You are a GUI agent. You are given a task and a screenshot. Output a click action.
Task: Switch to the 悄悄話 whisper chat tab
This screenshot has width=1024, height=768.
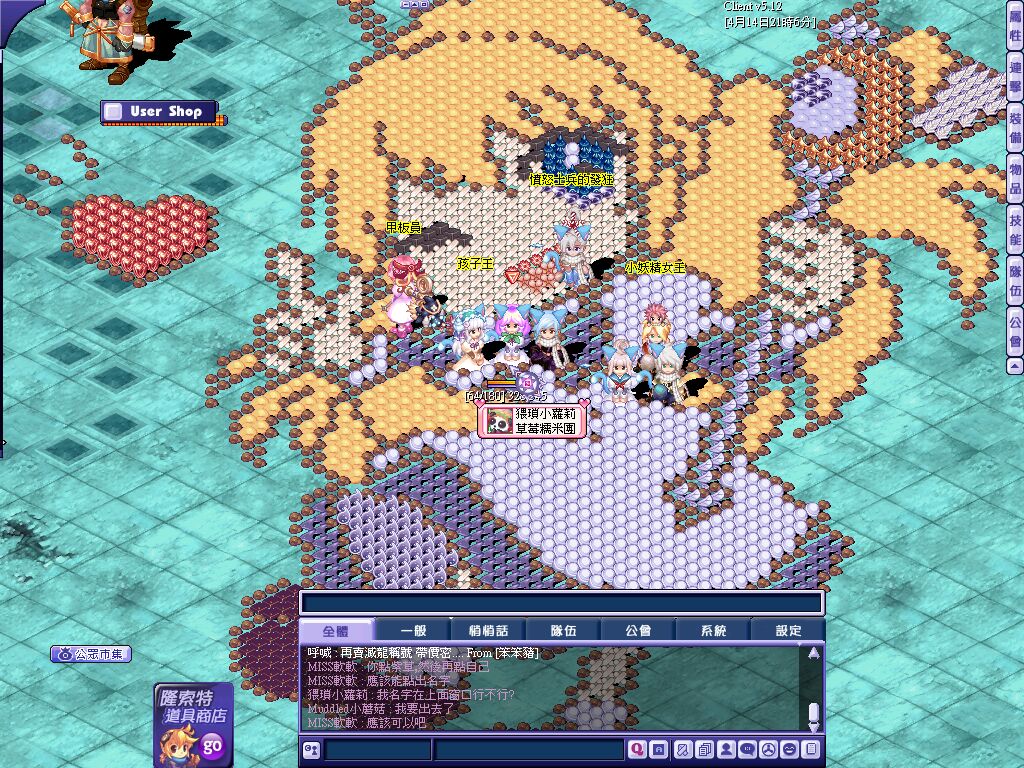coord(488,631)
